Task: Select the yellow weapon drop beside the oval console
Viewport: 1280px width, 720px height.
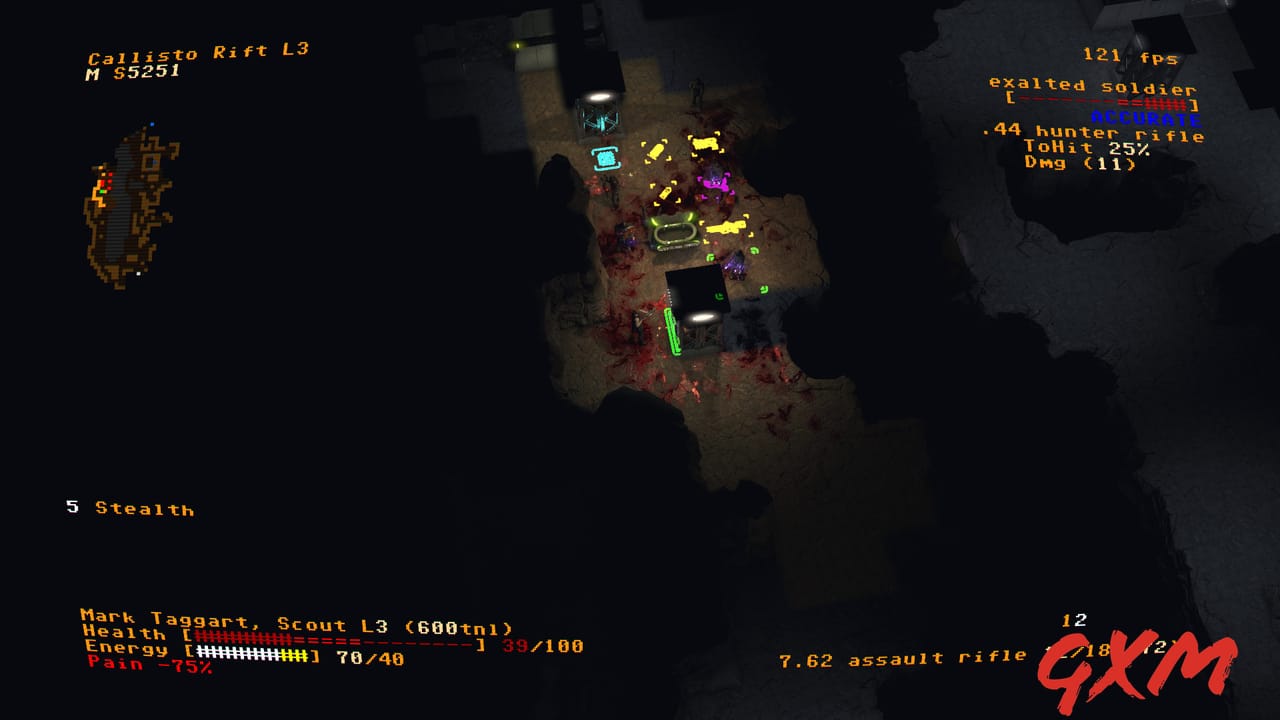Action: pyautogui.click(x=725, y=229)
